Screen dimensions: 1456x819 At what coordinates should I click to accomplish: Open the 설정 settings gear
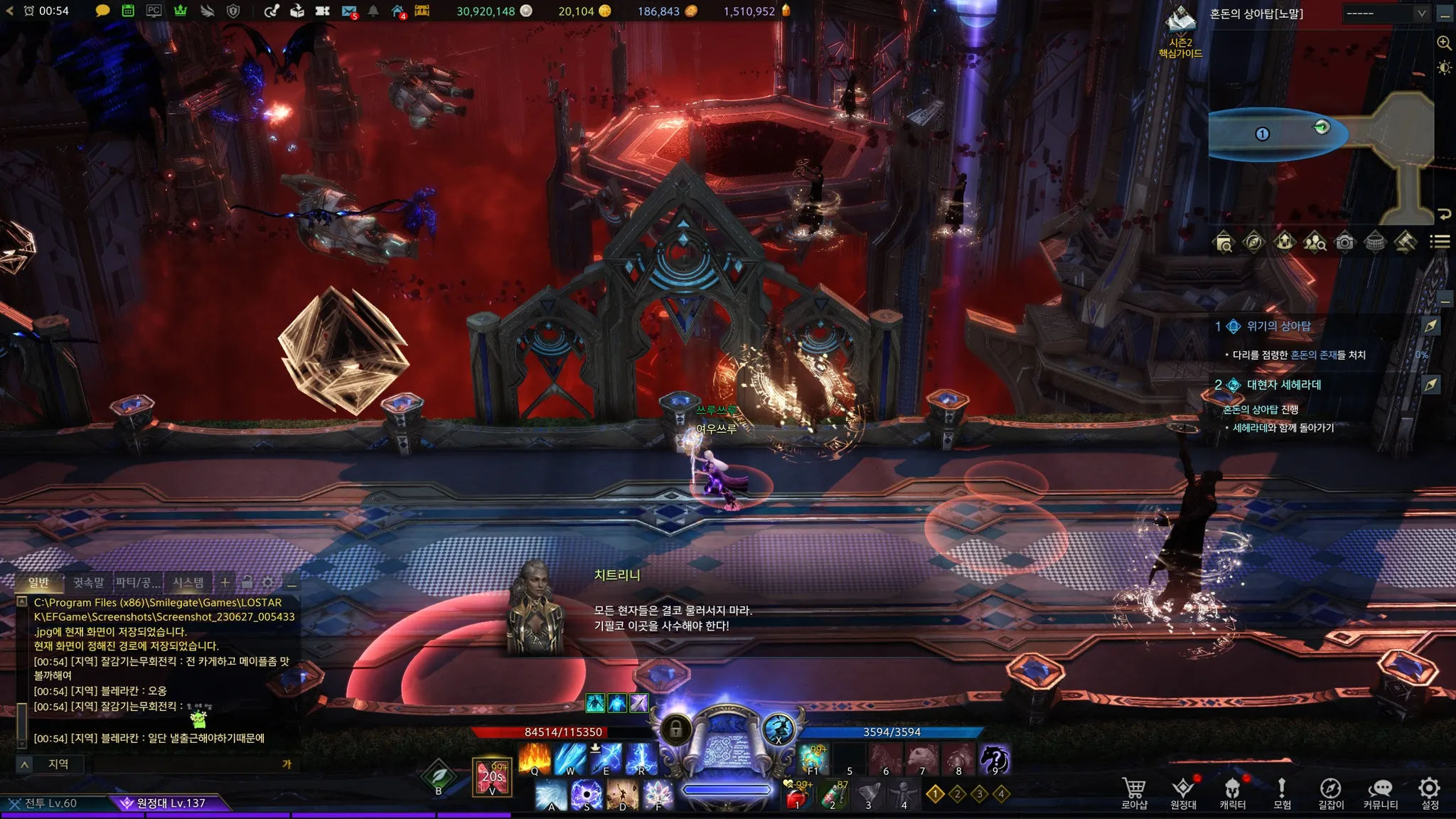1429,792
